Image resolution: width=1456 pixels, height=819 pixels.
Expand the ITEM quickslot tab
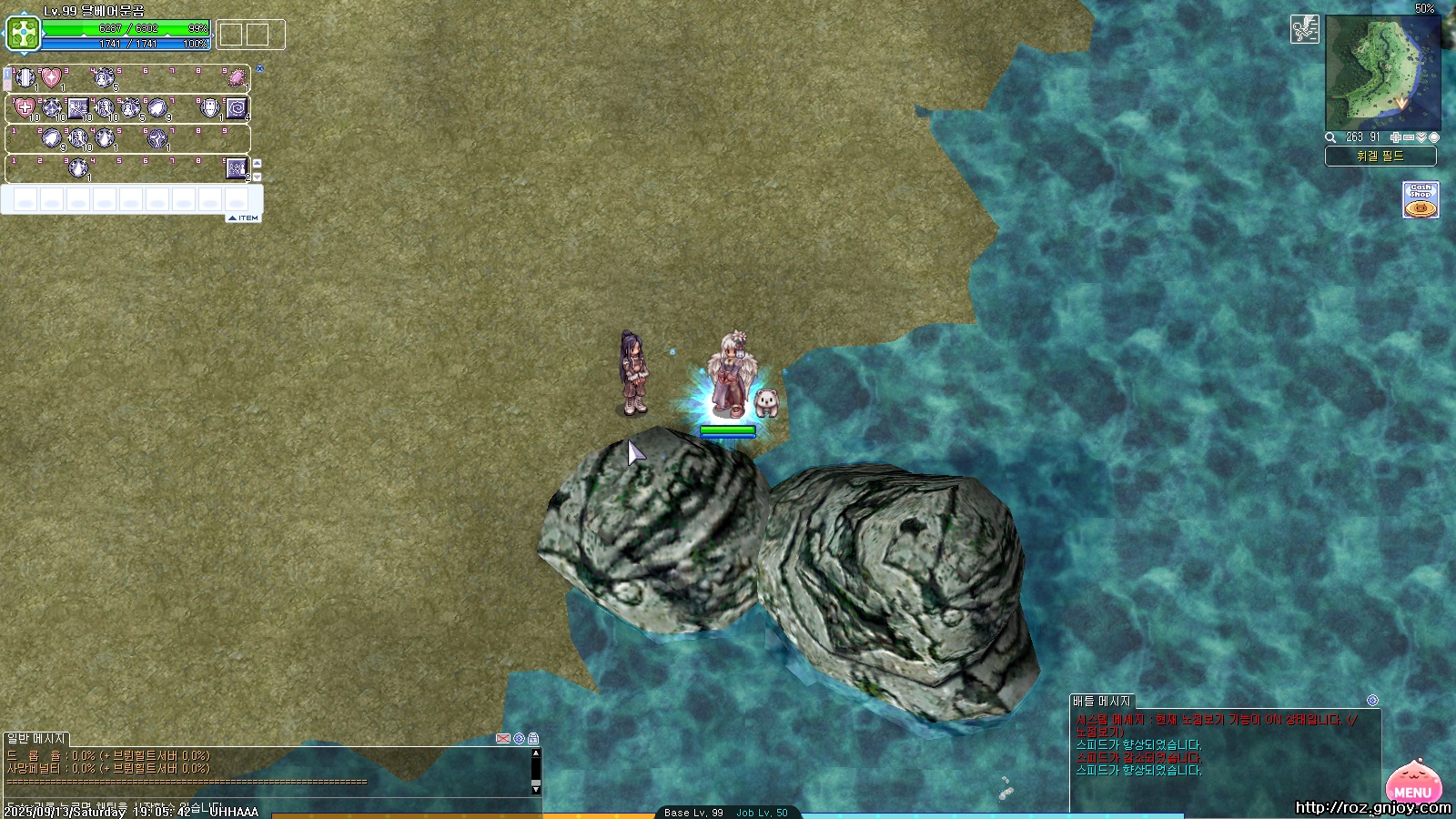pos(244,218)
